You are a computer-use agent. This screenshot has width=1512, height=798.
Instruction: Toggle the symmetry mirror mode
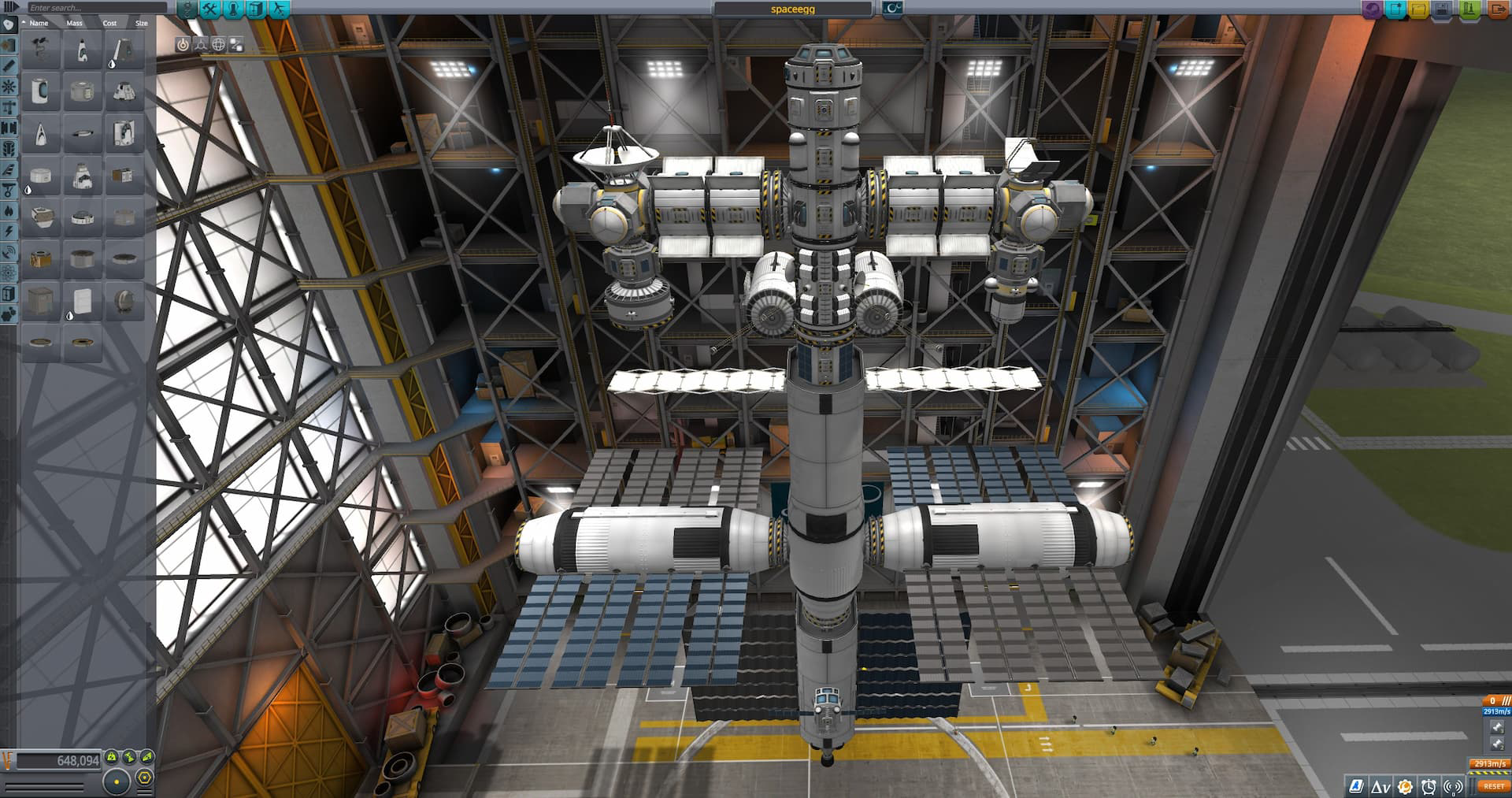tap(117, 781)
